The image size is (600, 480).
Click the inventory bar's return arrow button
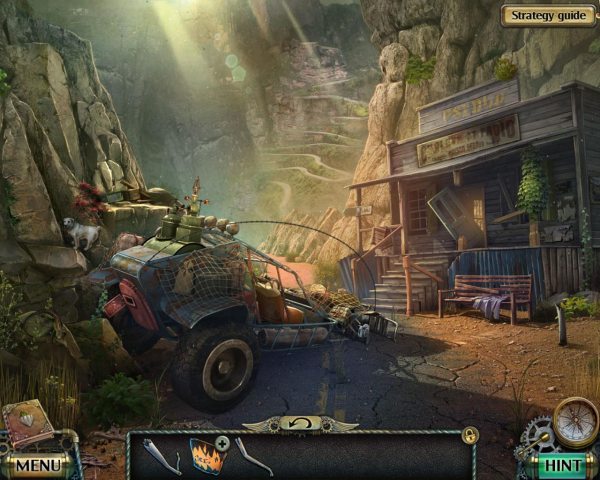click(x=301, y=424)
